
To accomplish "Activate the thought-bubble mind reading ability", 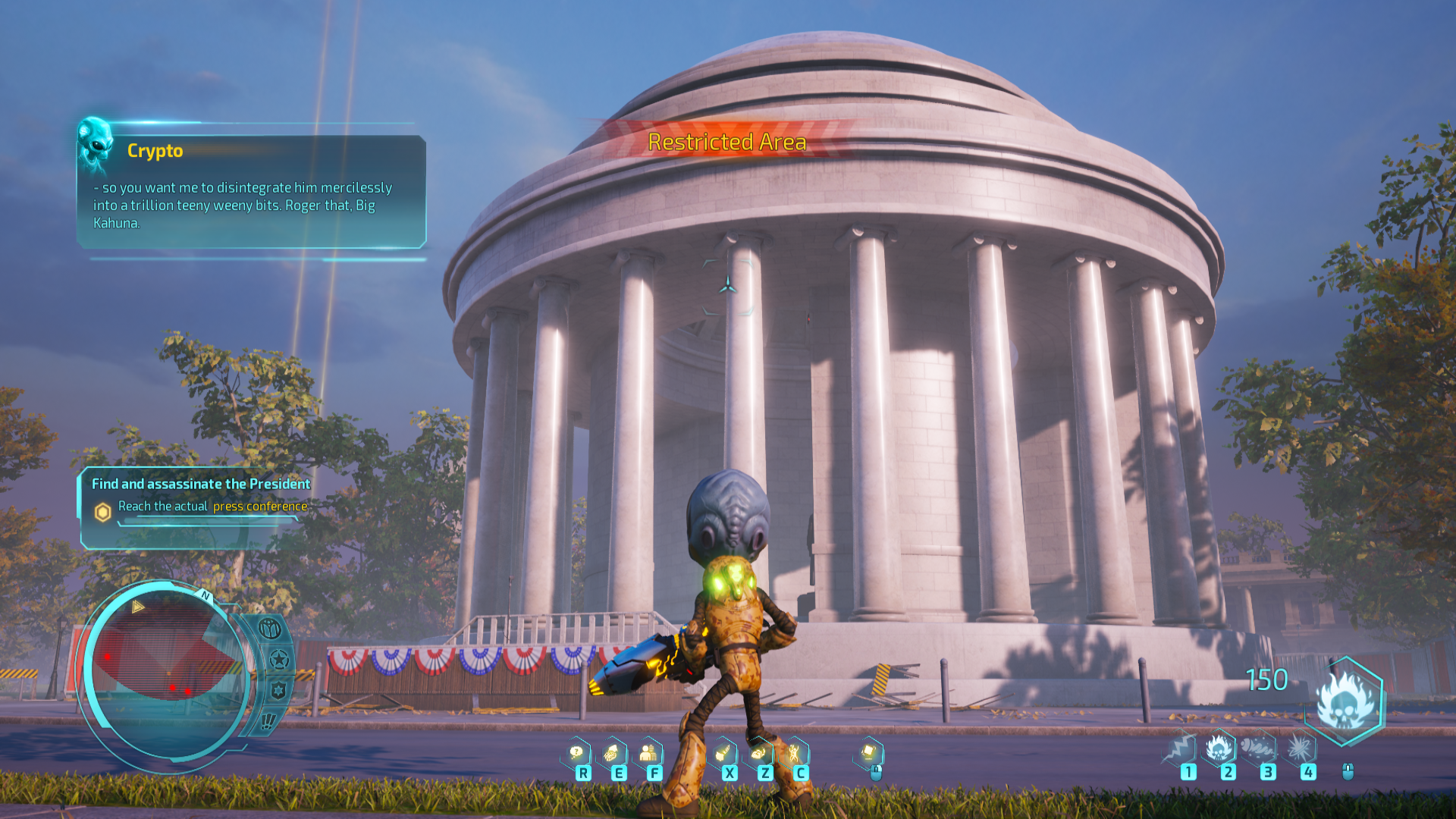I will click(577, 753).
